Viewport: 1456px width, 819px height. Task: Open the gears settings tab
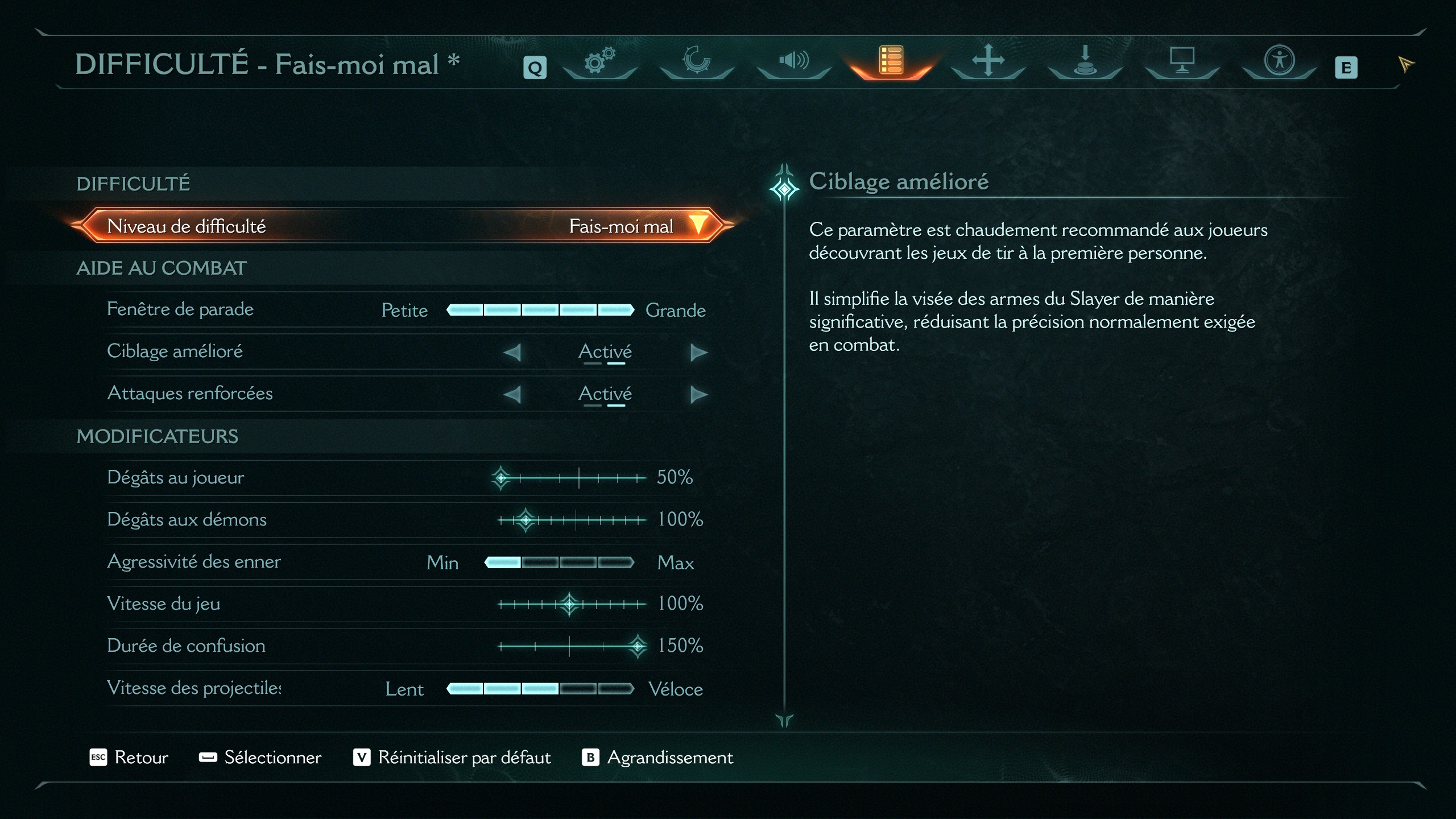pyautogui.click(x=599, y=63)
